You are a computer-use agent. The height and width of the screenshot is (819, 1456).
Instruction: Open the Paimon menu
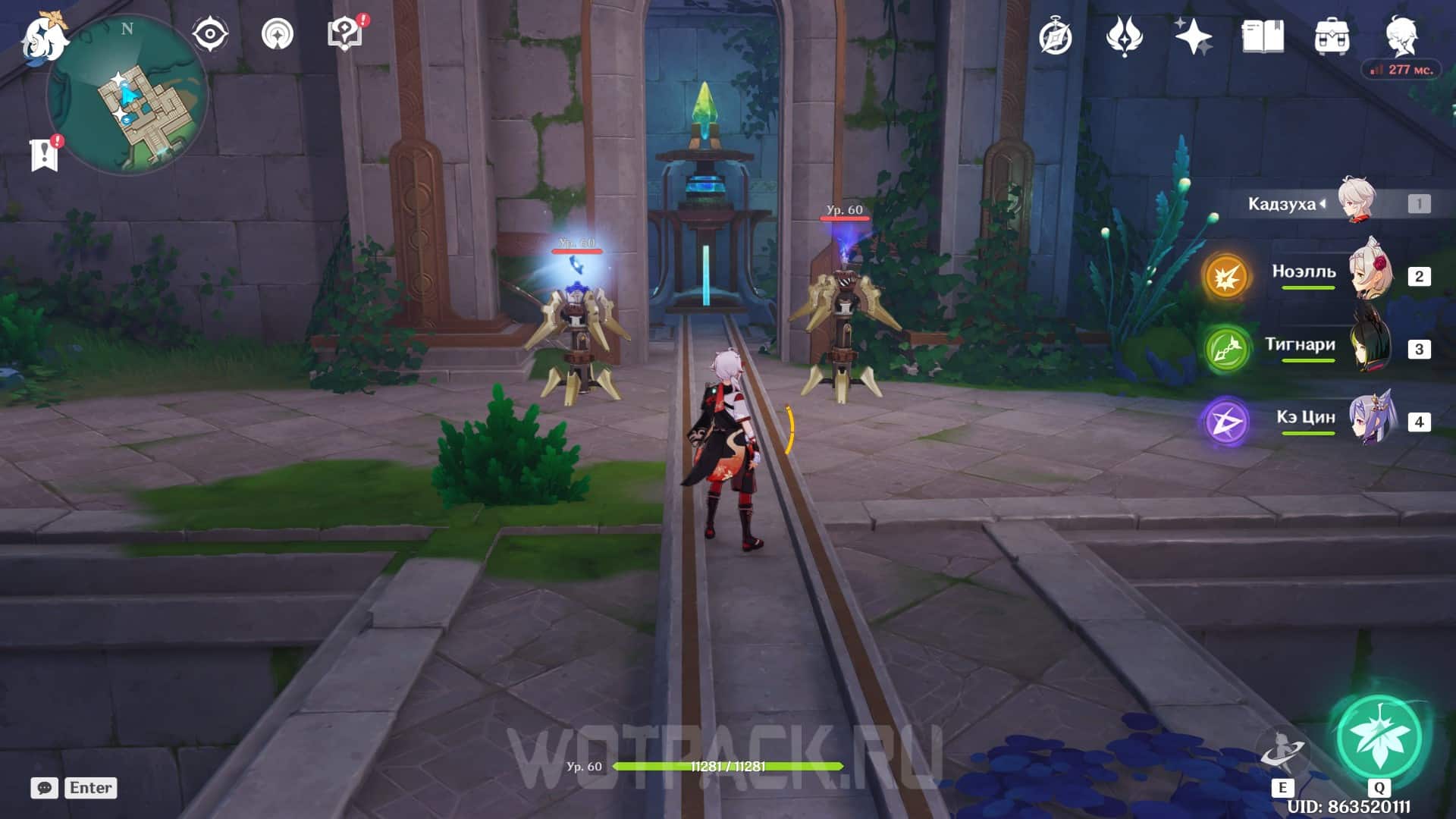(x=44, y=38)
